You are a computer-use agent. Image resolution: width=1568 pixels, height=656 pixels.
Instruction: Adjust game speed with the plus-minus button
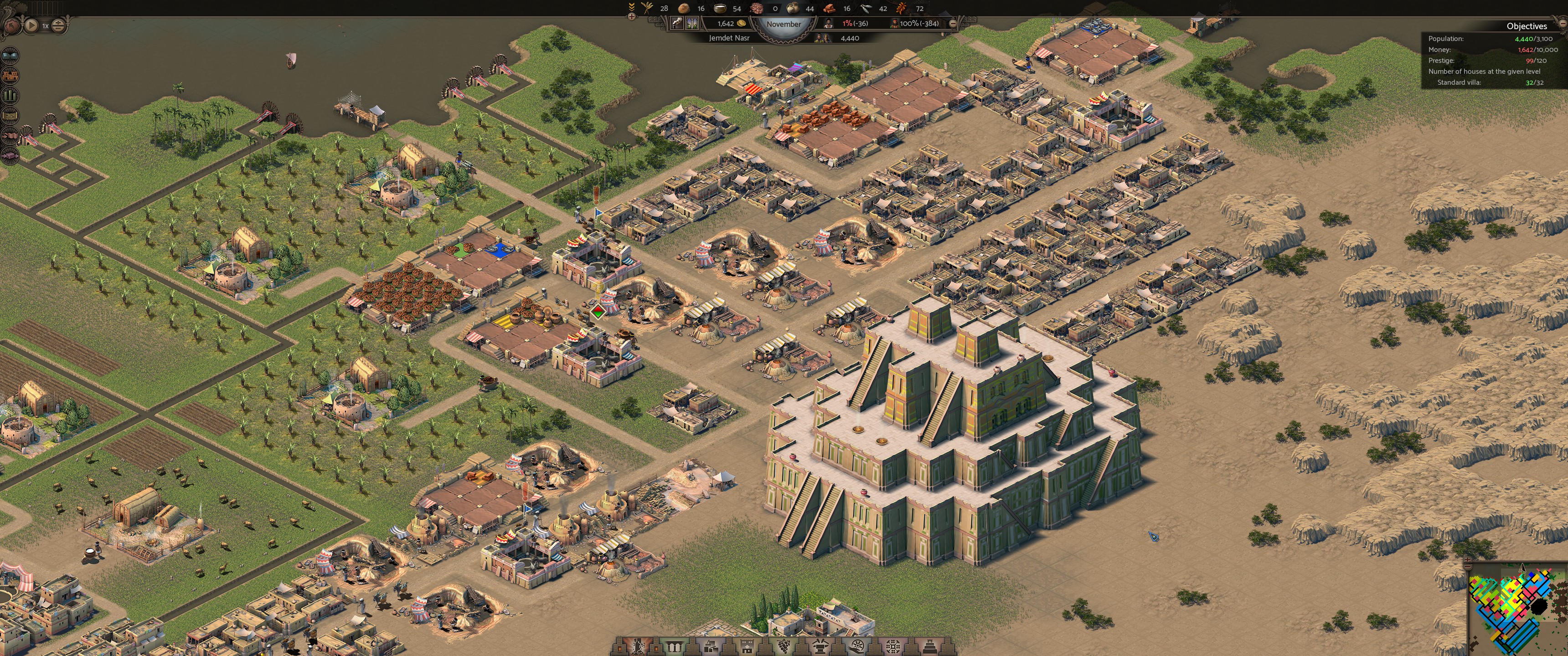click(58, 26)
